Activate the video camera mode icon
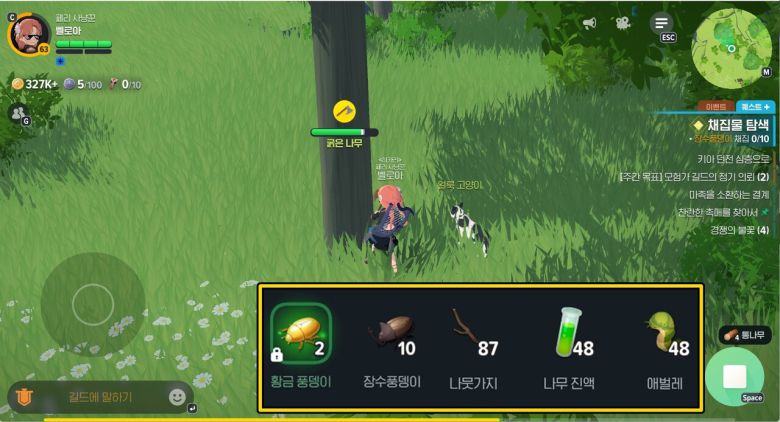The width and height of the screenshot is (780, 422). pyautogui.click(x=623, y=23)
